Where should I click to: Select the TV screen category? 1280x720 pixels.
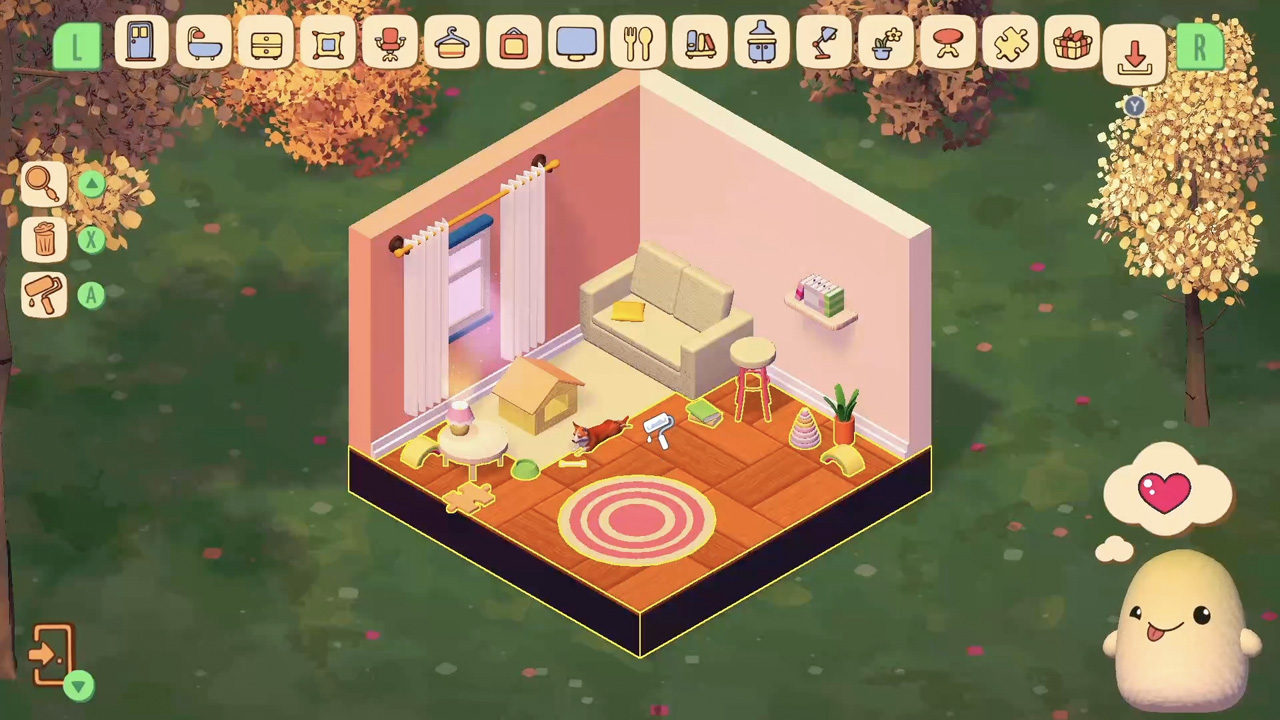pos(576,43)
